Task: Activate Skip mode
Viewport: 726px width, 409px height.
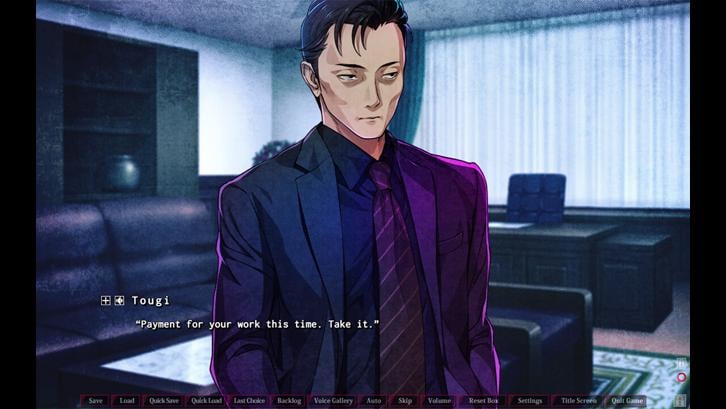Action: [x=405, y=401]
